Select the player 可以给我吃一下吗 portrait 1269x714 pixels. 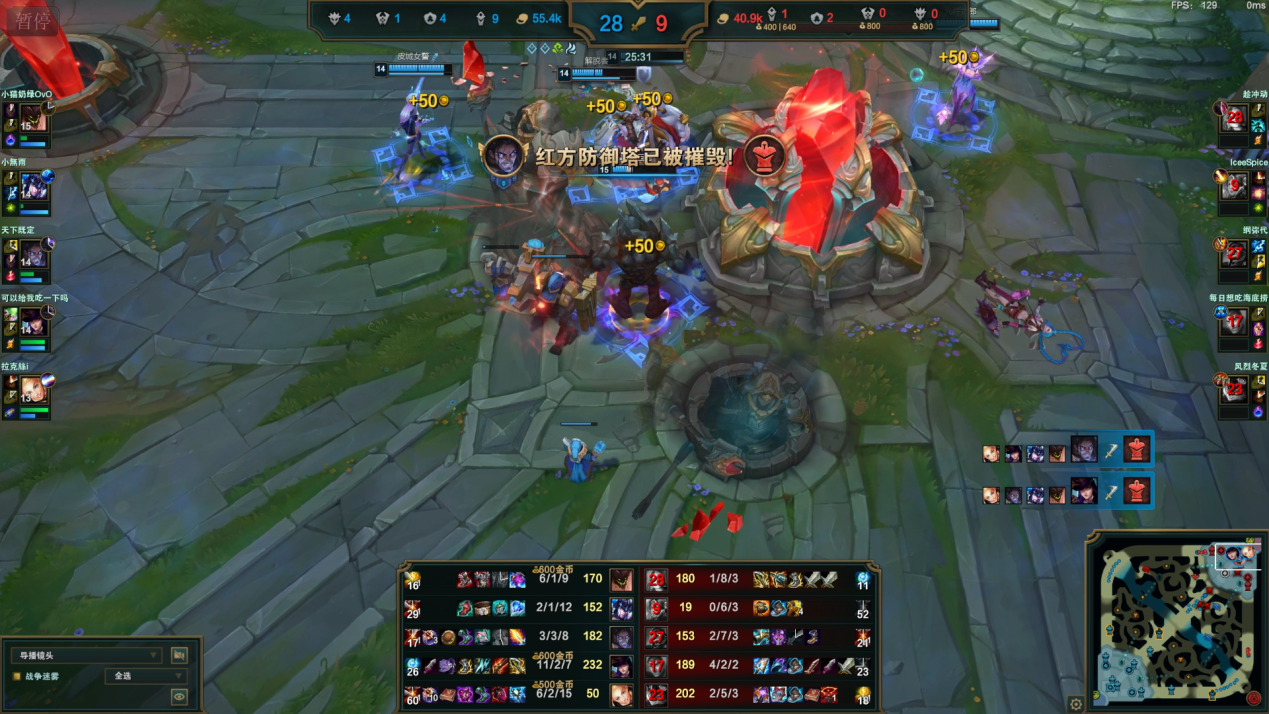33,324
